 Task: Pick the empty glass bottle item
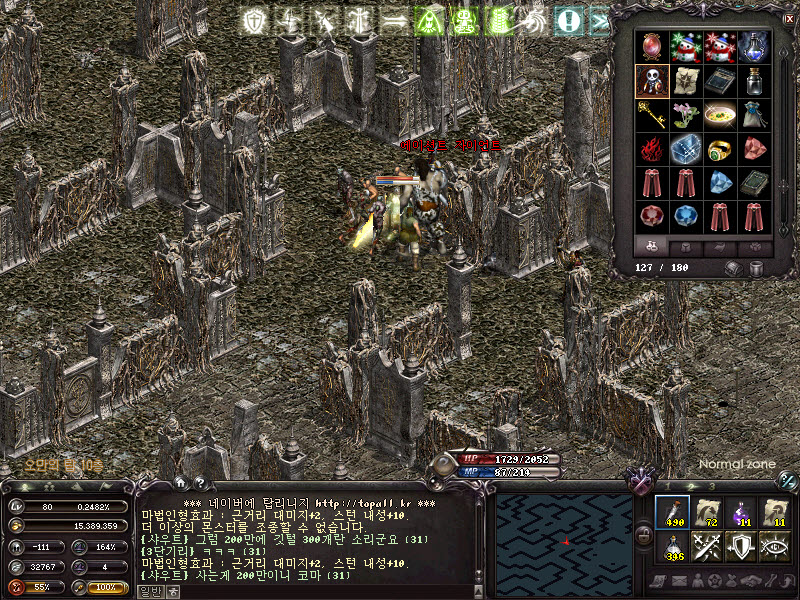[x=753, y=80]
